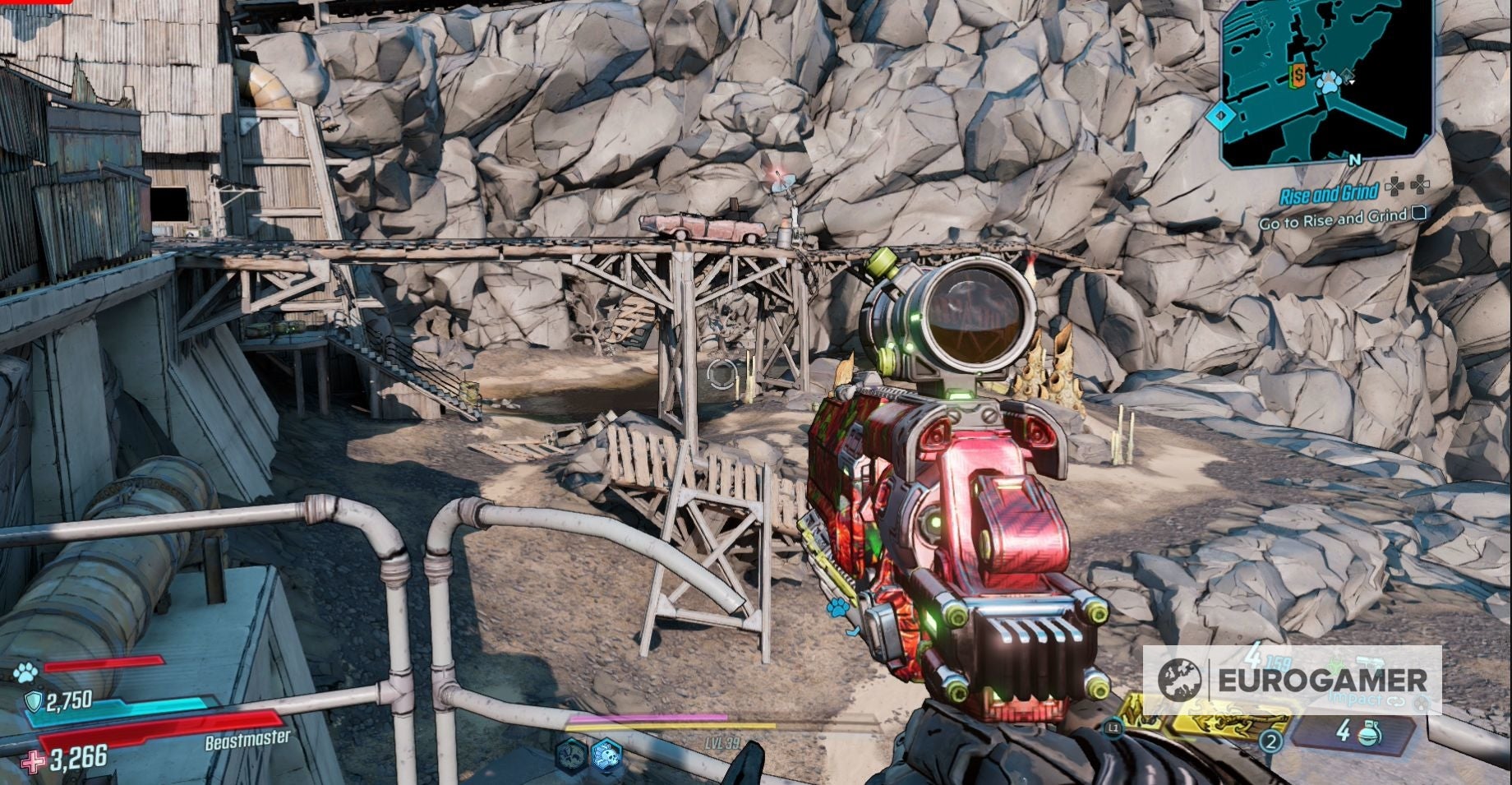The height and width of the screenshot is (785, 1512).
Task: Select the skull status effect hexagon icon
Action: [x=606, y=755]
